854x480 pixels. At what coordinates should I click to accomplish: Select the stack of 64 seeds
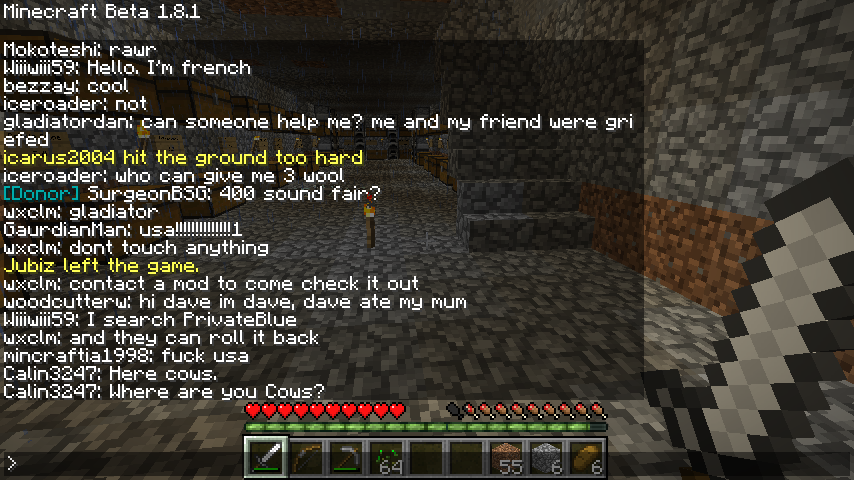386,458
